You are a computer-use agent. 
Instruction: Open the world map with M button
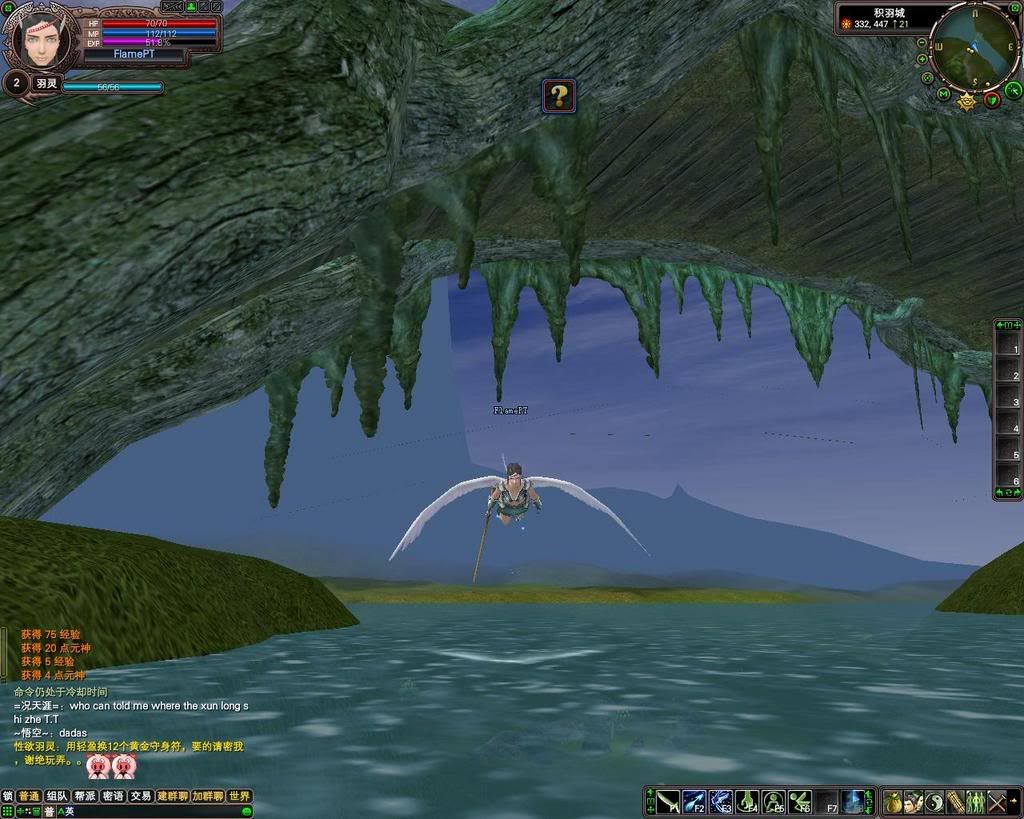[x=944, y=94]
